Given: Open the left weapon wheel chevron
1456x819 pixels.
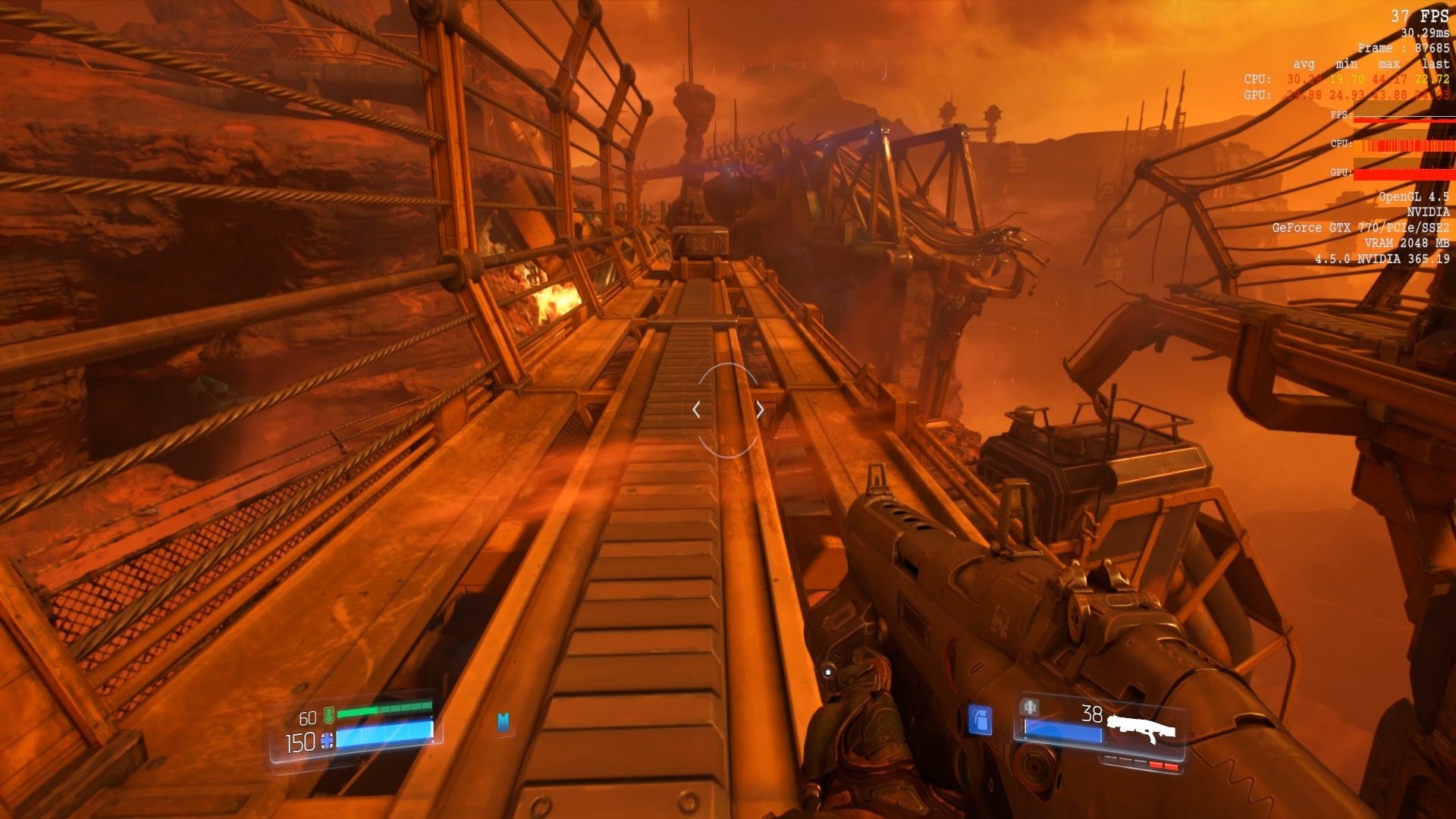Looking at the screenshot, I should click(697, 409).
